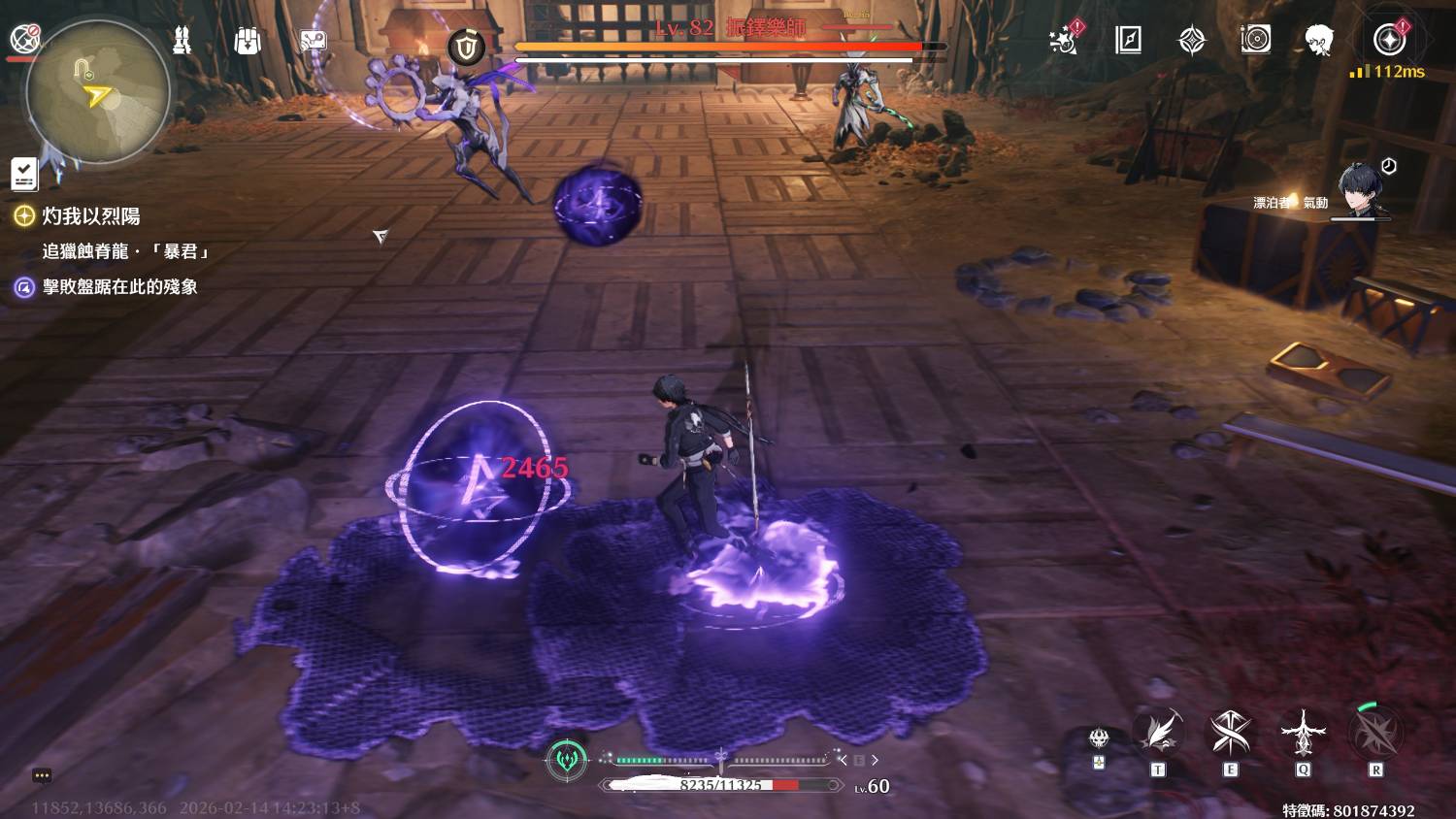The height and width of the screenshot is (819, 1456).
Task: Click the globe icon beside the minimap
Action: click(x=24, y=38)
